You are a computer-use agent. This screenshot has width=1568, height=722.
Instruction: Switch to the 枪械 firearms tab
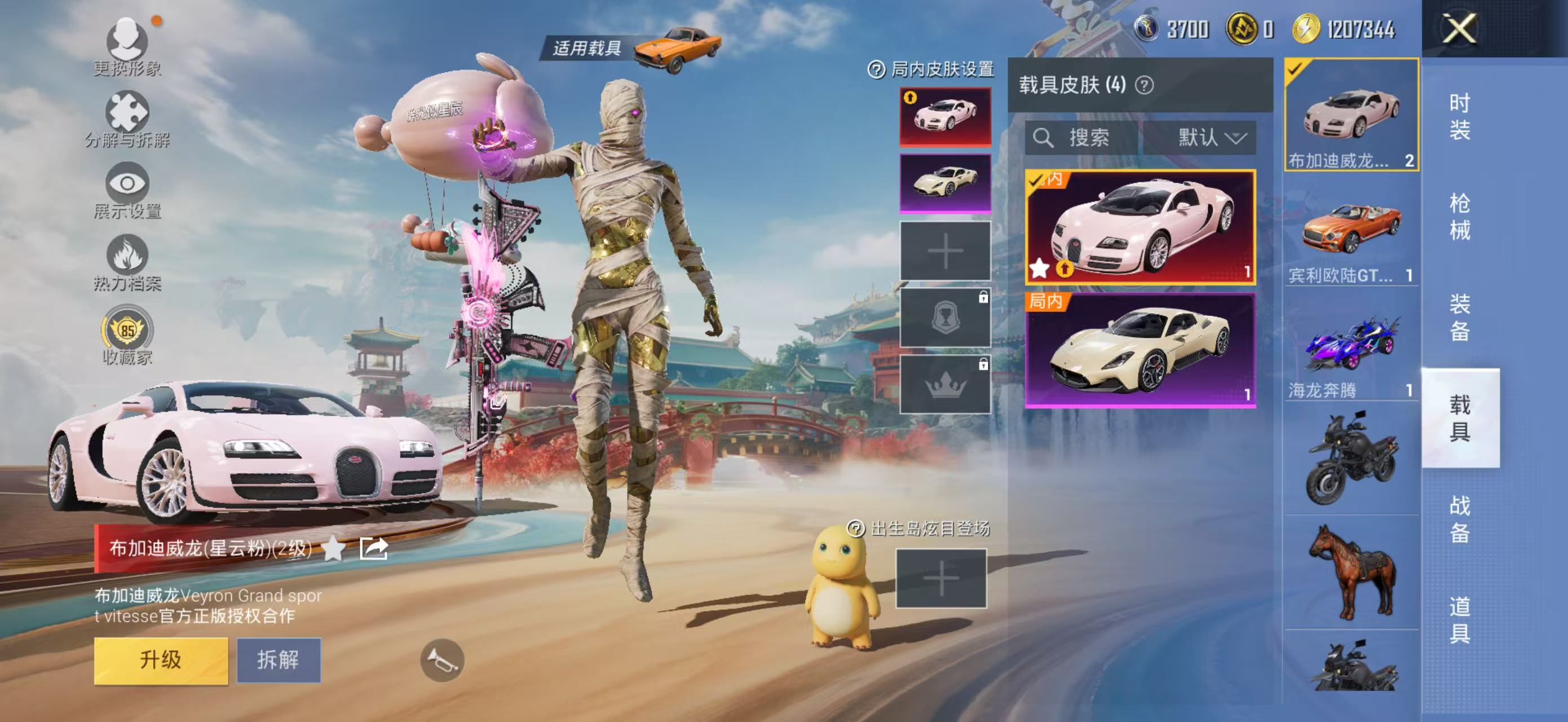tap(1460, 217)
